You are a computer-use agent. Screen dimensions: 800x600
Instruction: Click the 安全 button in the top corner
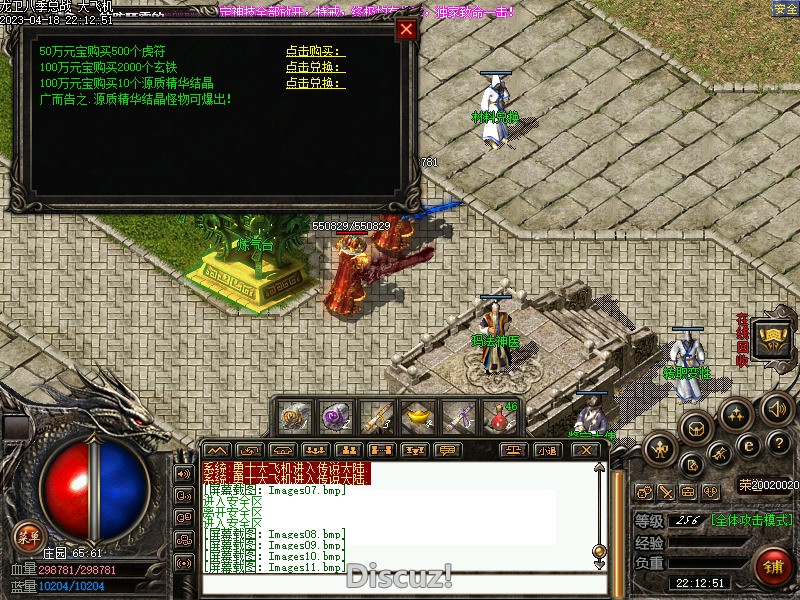pos(785,9)
